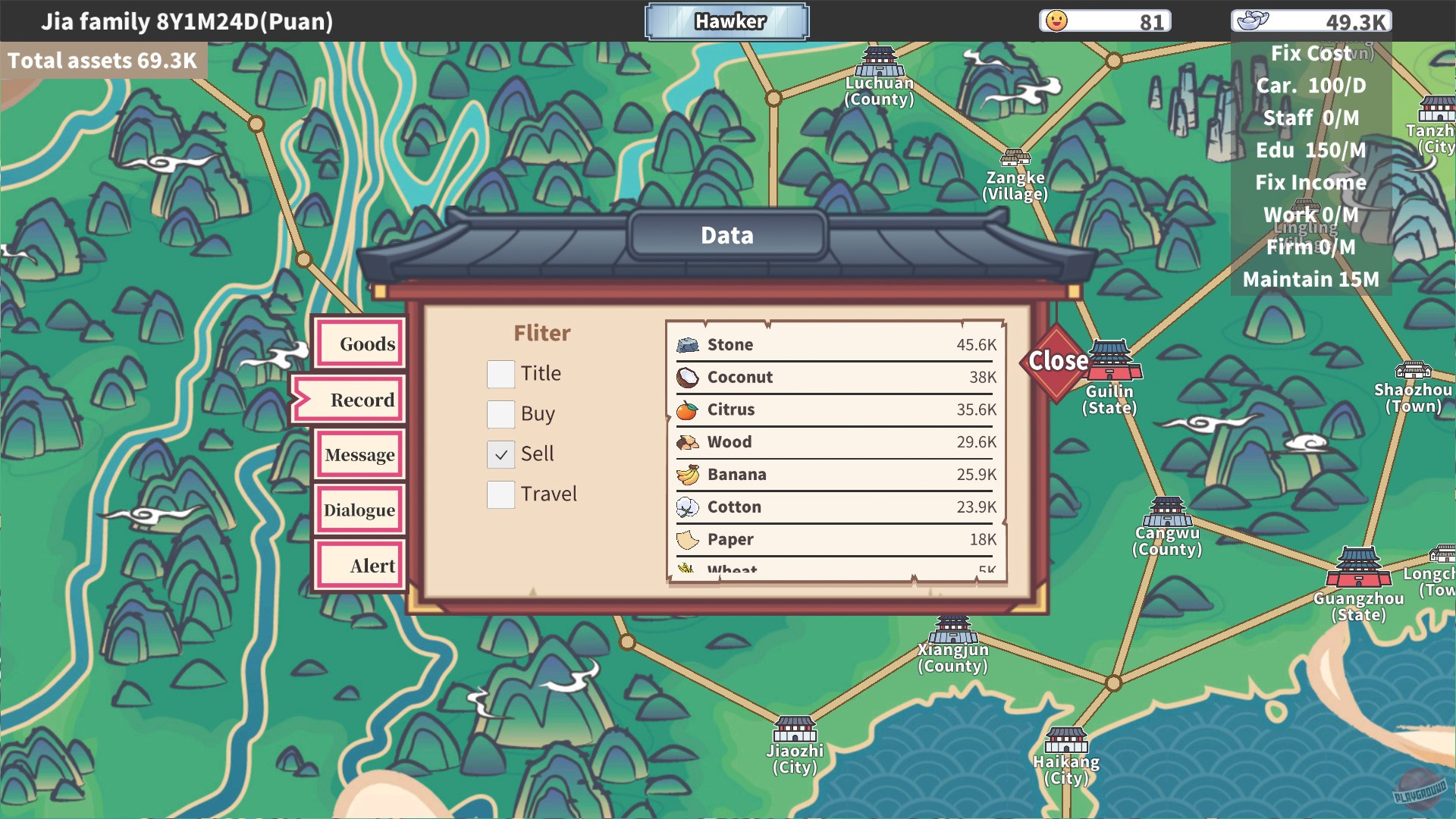Click the Citrus orange icon
1456x819 pixels.
[689, 409]
